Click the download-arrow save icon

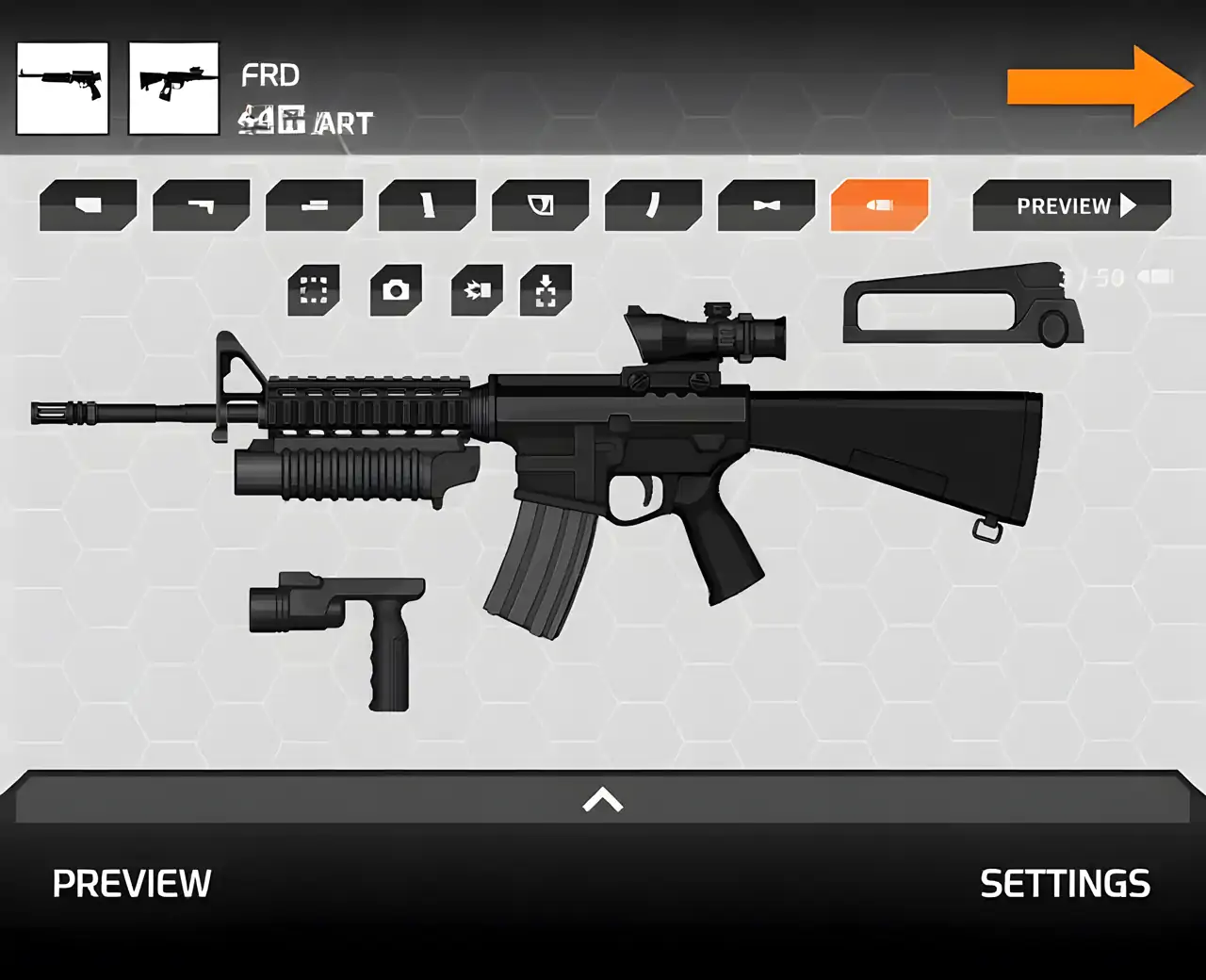coord(546,289)
